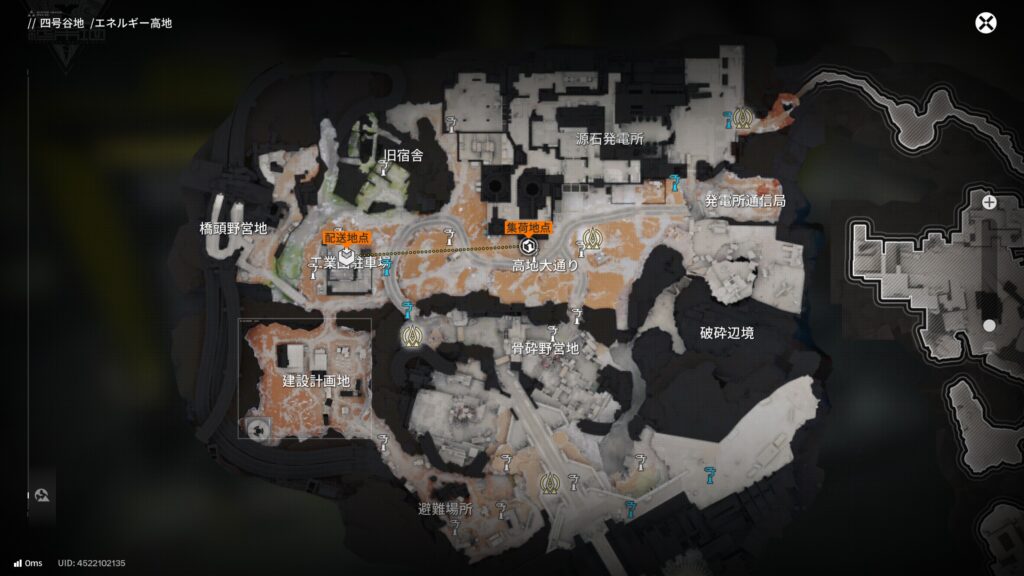Select the helipad icon in 建設計画地
Viewport: 1024px width, 576px height.
[x=259, y=430]
